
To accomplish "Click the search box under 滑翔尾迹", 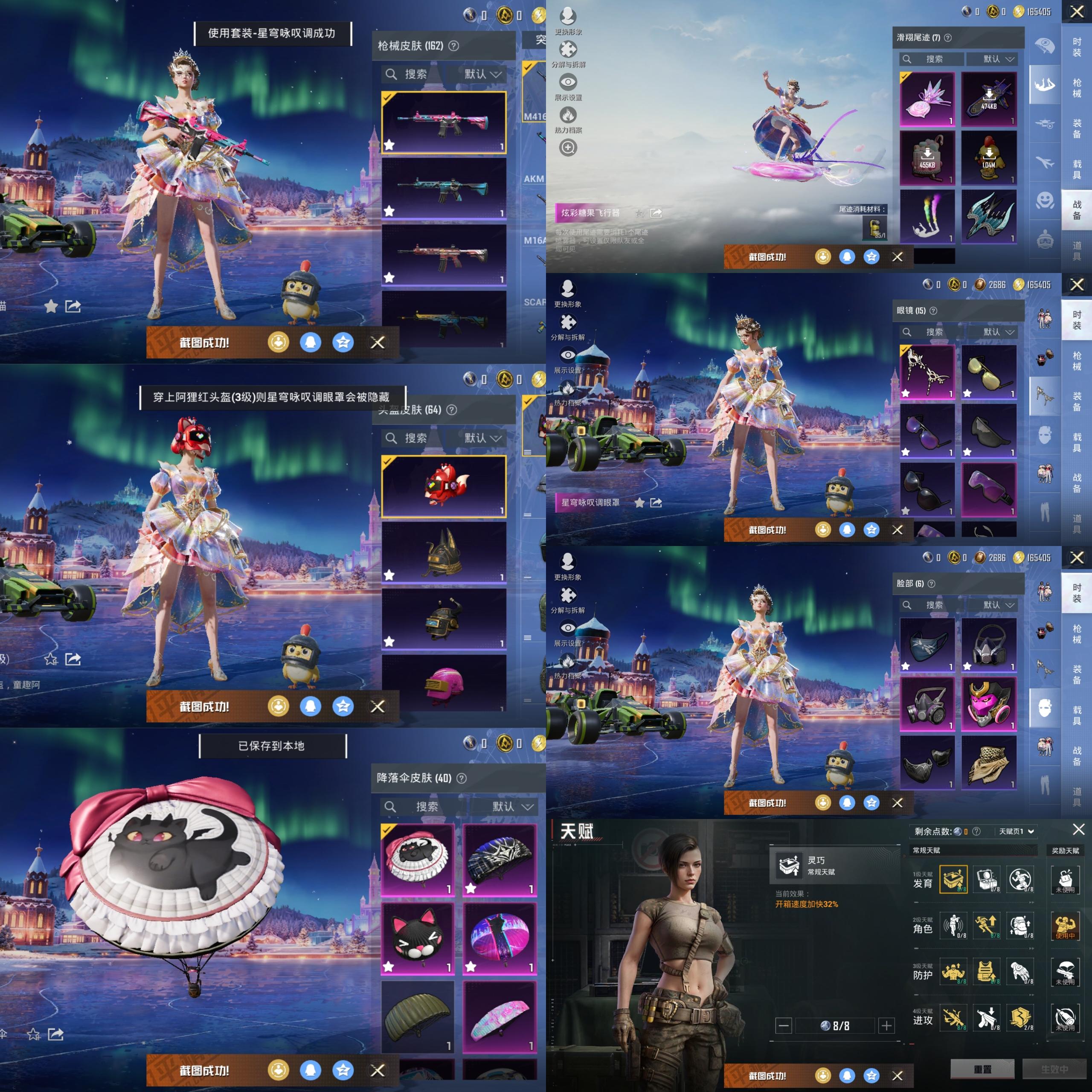I will [934, 59].
